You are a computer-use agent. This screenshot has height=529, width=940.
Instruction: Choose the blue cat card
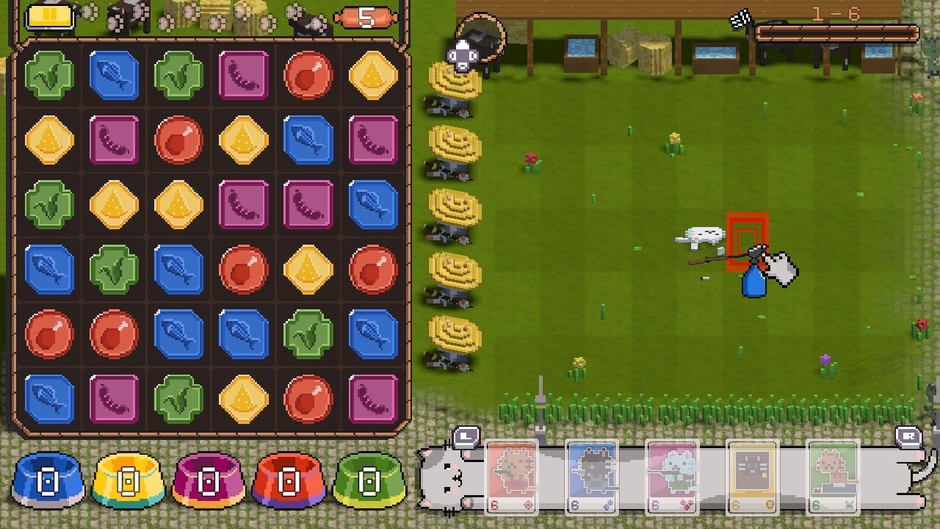tap(592, 476)
